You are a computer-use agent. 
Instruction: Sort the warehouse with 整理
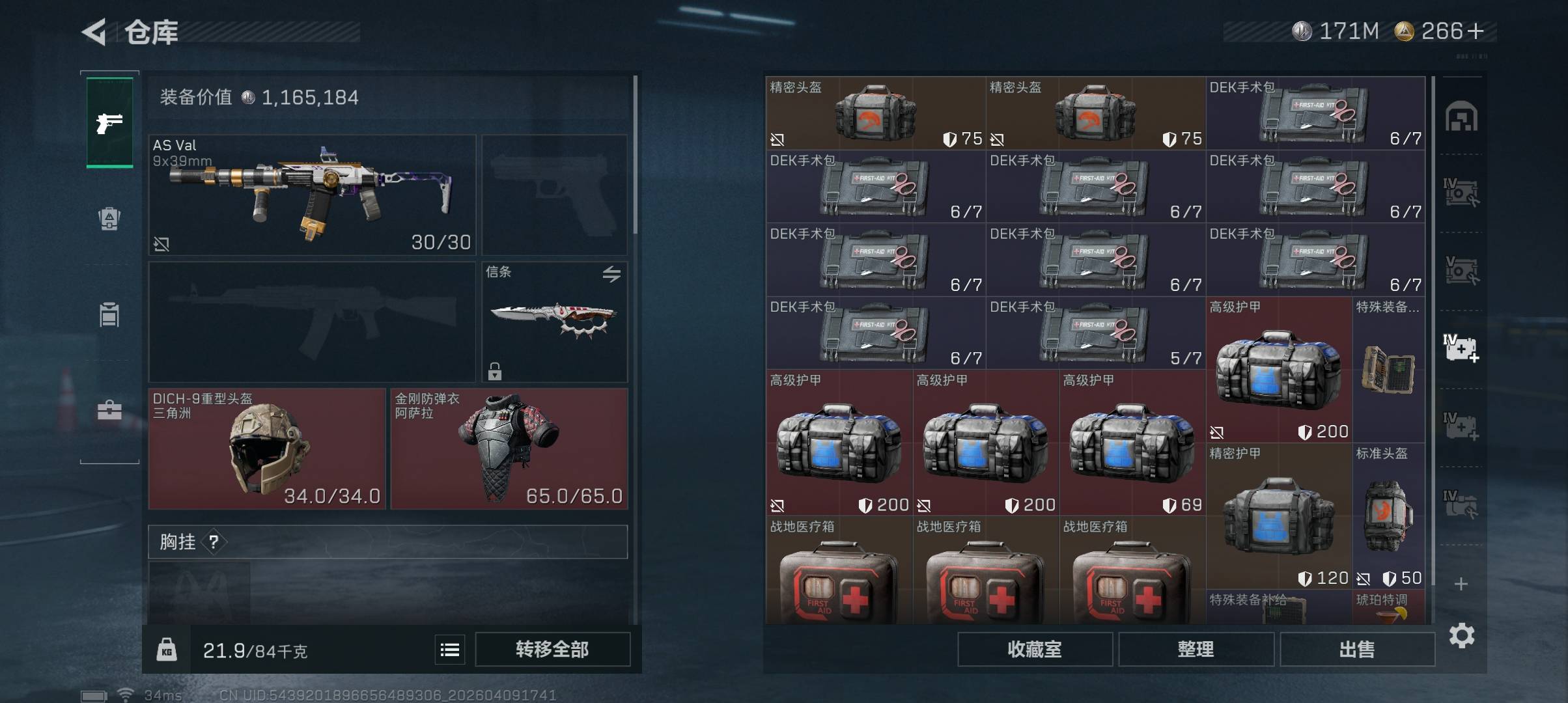[1196, 649]
